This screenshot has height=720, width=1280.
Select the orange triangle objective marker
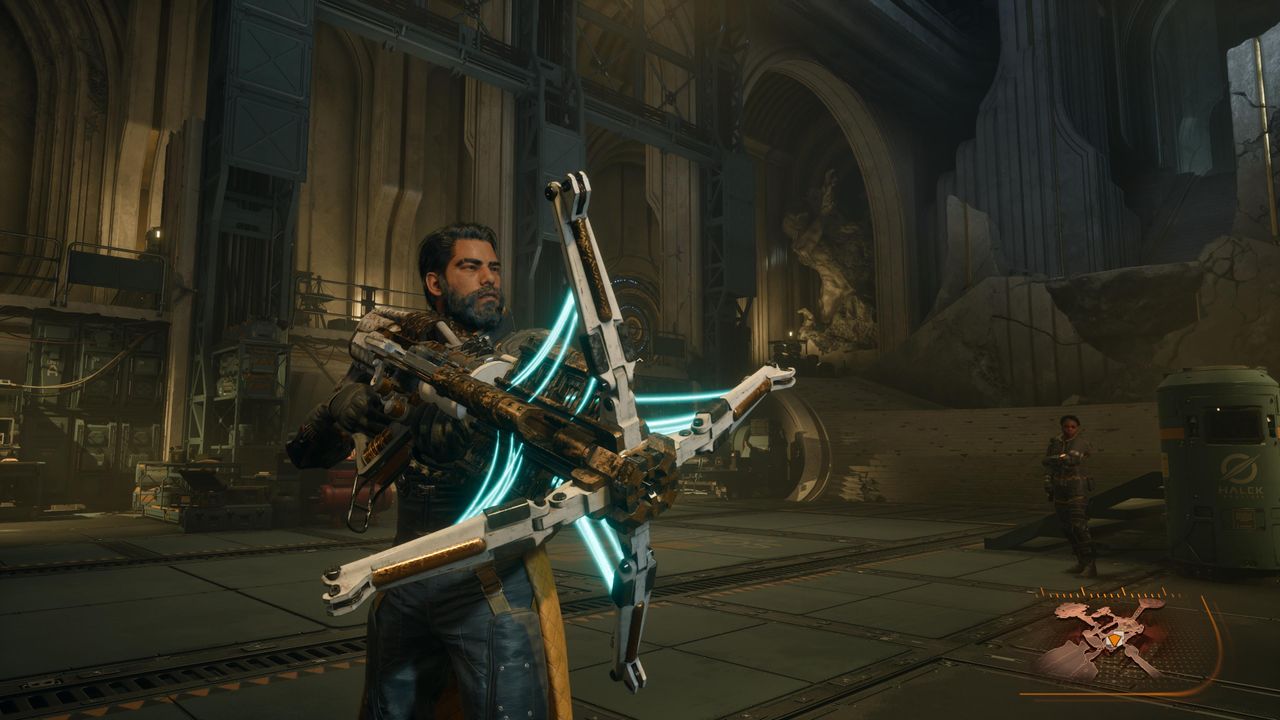[1114, 640]
